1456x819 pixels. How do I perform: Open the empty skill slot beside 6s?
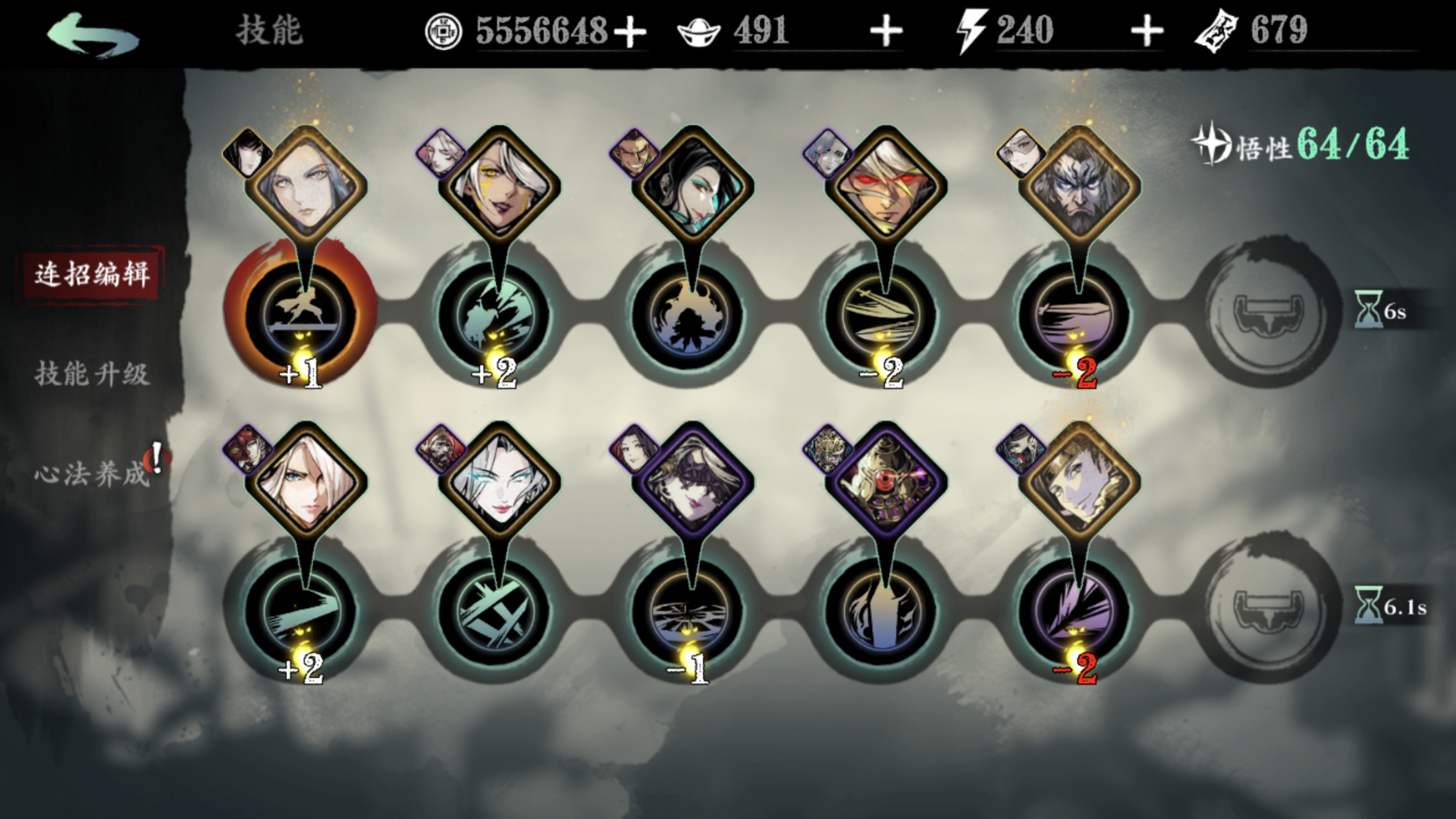coord(1266,313)
